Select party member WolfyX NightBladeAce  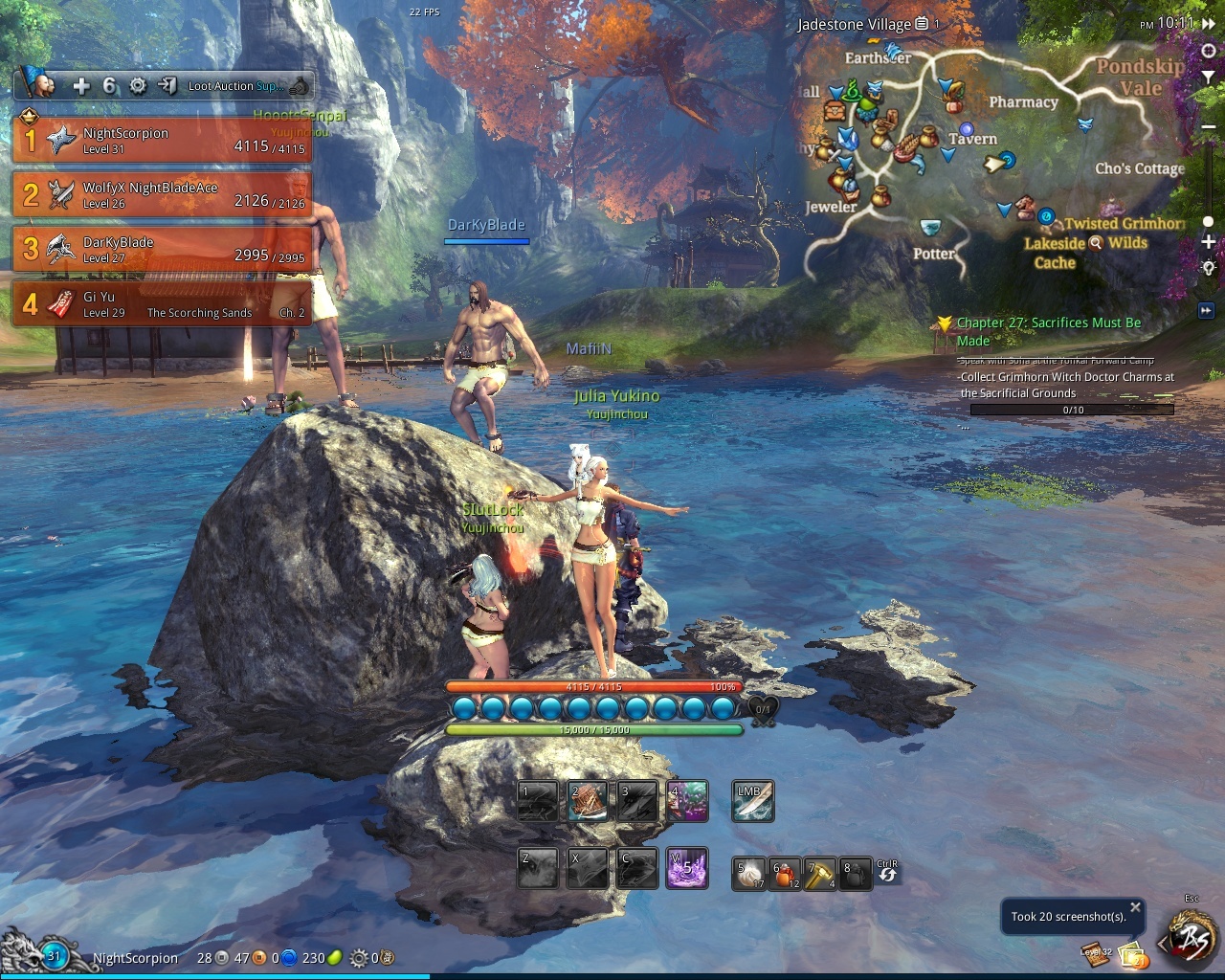tap(163, 195)
